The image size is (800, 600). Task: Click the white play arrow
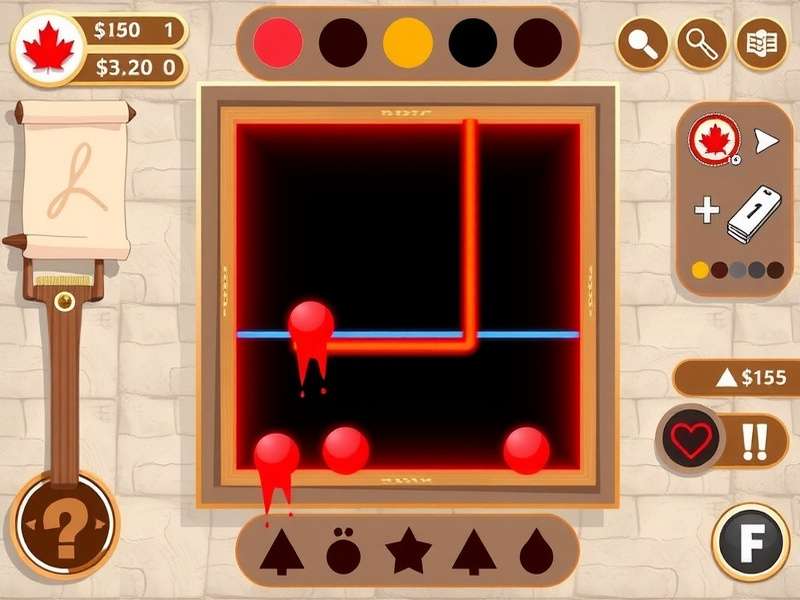point(766,141)
